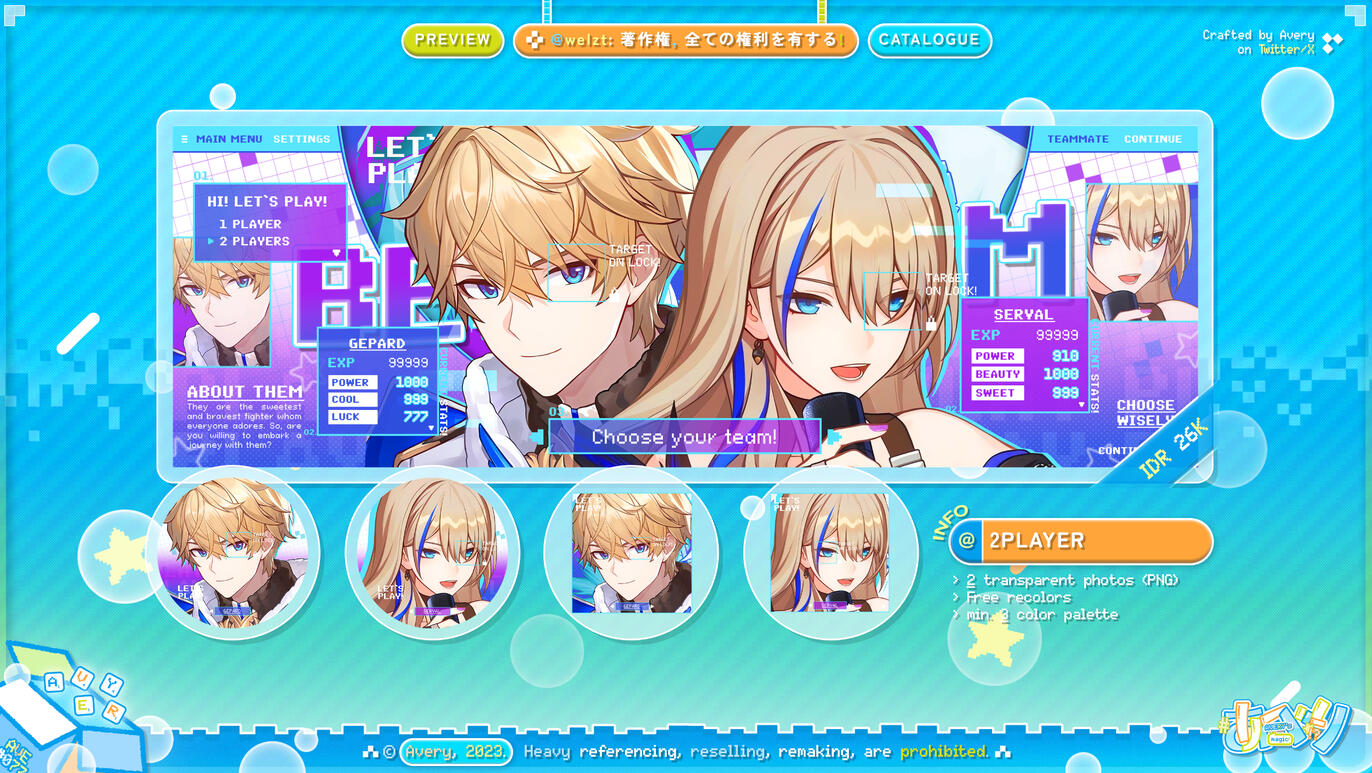Click the Choose your team! banner
The width and height of the screenshot is (1372, 773).
[x=684, y=437]
